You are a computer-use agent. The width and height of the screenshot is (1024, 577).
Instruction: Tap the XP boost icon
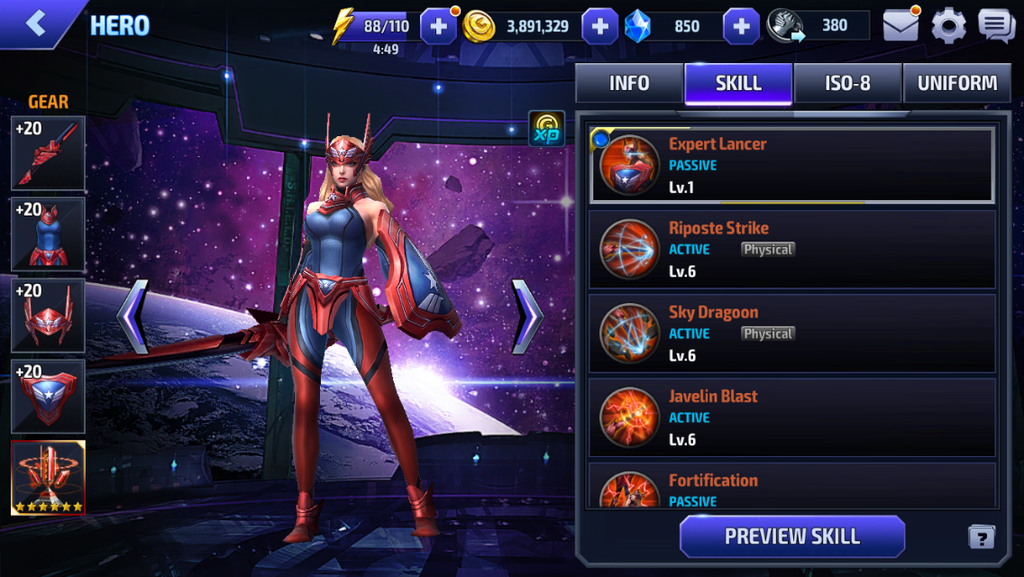[547, 130]
